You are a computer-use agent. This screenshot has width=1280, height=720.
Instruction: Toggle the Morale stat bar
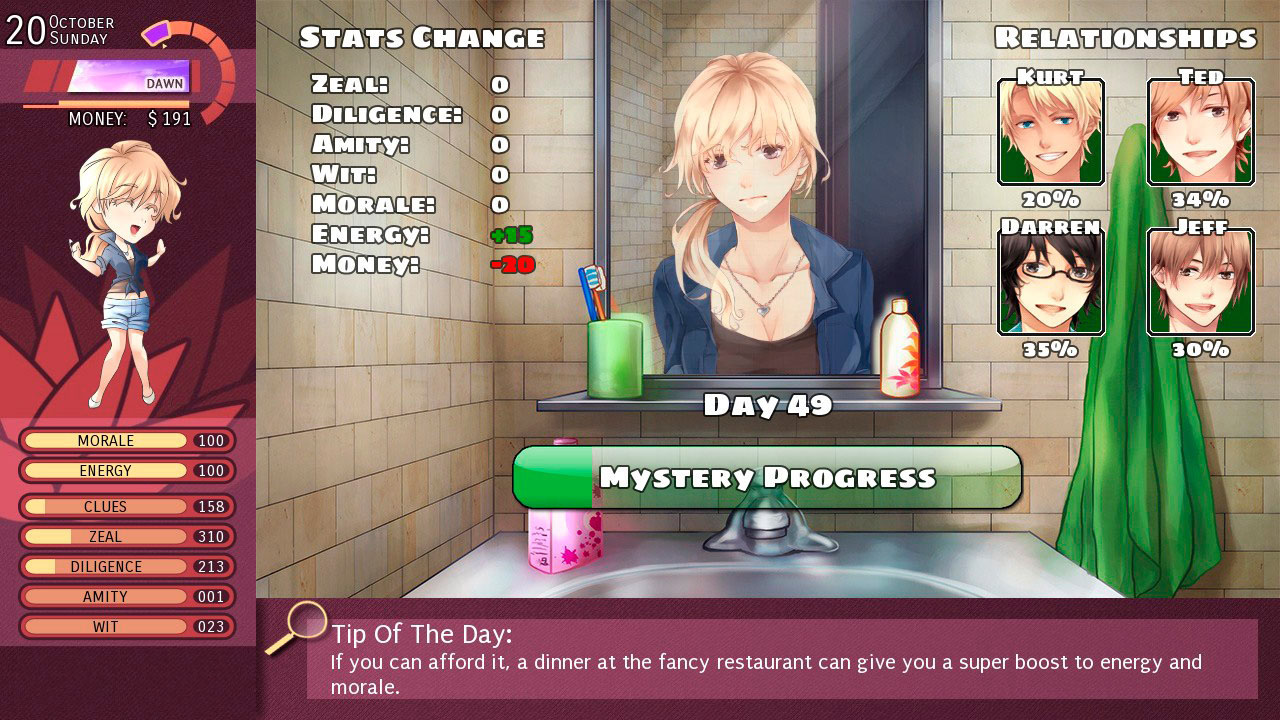[128, 440]
